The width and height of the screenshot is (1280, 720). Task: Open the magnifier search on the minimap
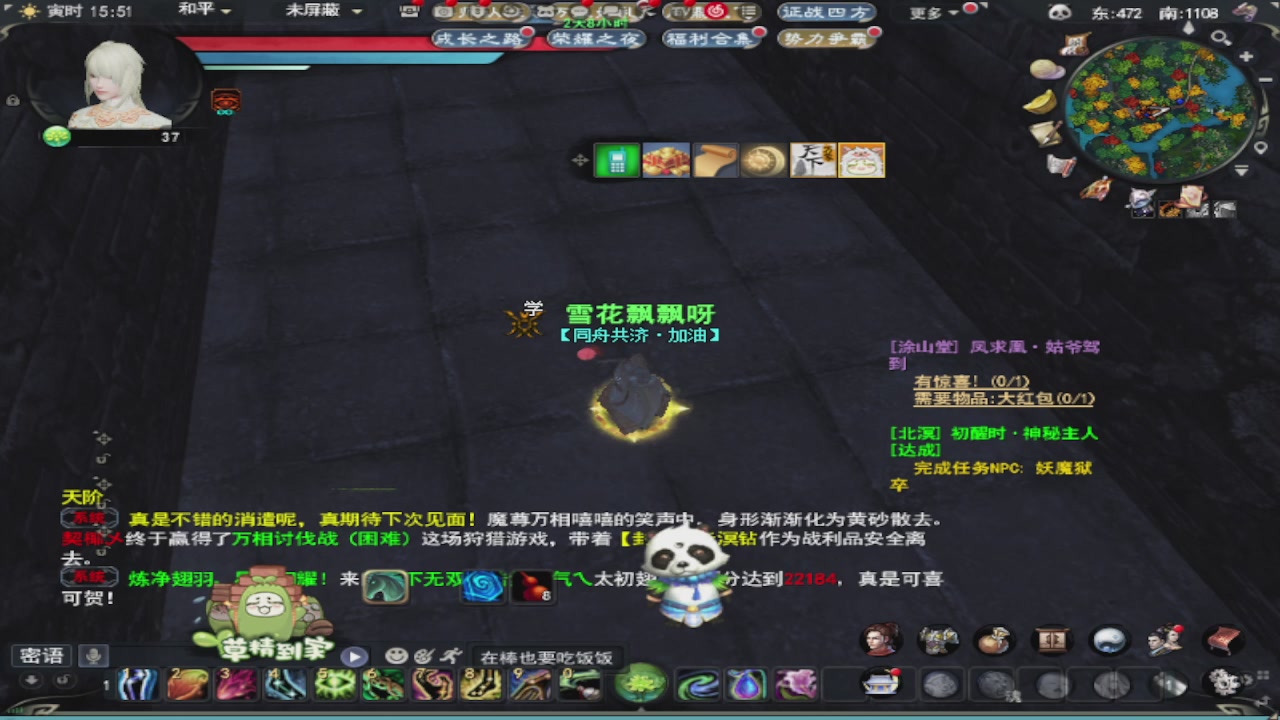click(x=1219, y=36)
